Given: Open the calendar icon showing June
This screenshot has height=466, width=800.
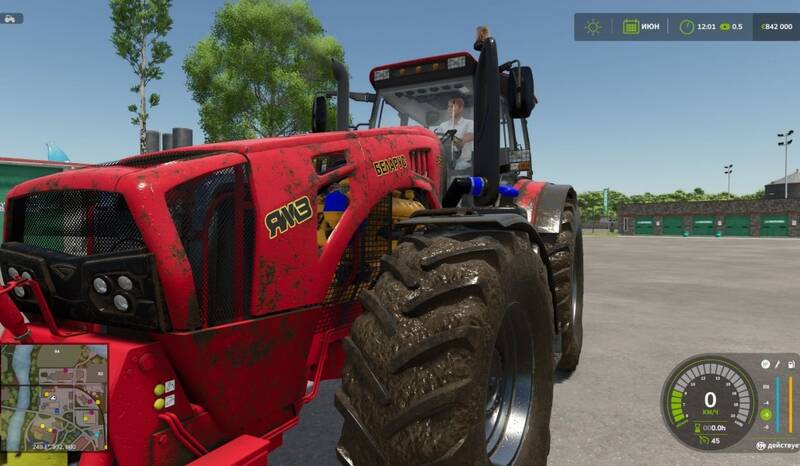Looking at the screenshot, I should 631,27.
